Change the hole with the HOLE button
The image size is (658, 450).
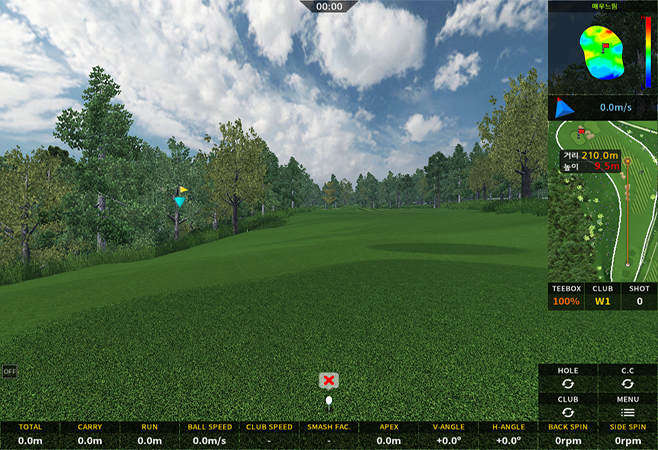567,378
